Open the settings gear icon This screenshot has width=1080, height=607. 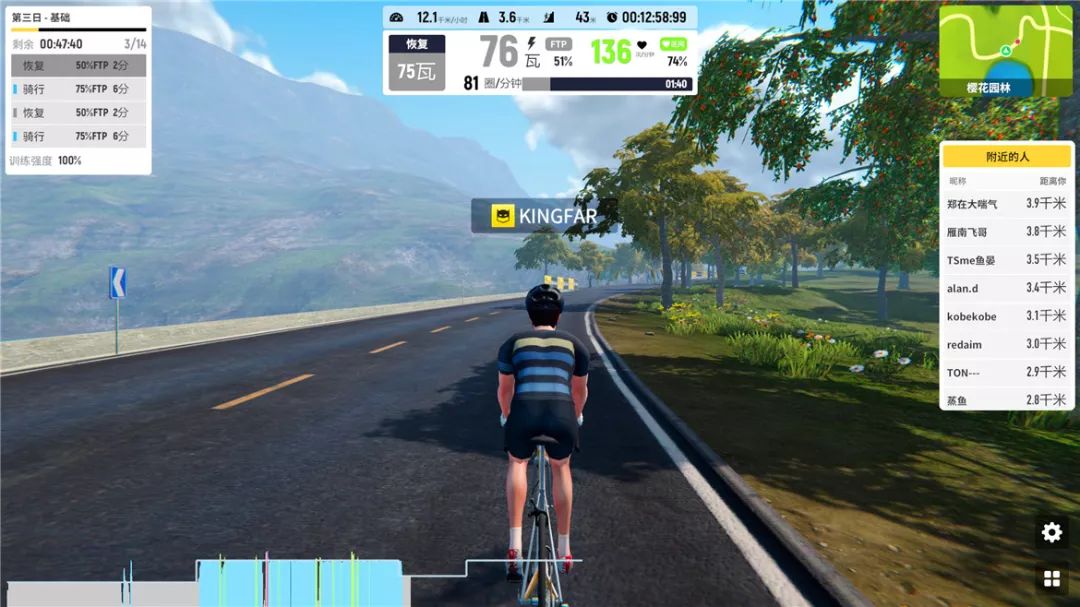coord(1051,533)
